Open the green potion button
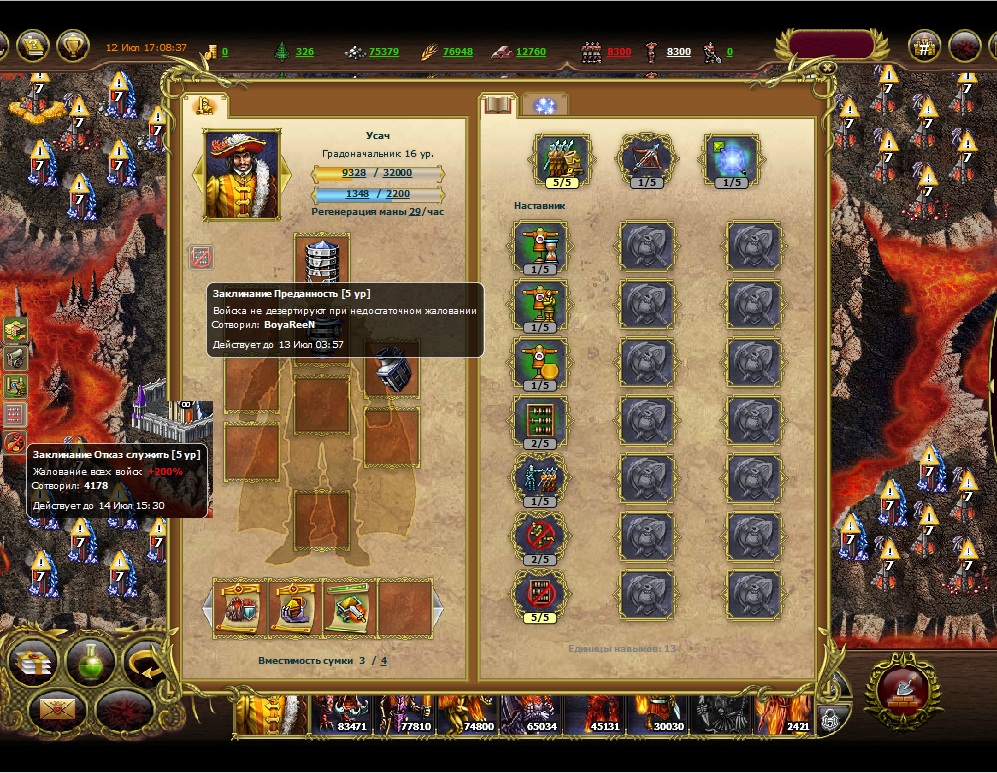The width and height of the screenshot is (997, 773). [x=90, y=661]
